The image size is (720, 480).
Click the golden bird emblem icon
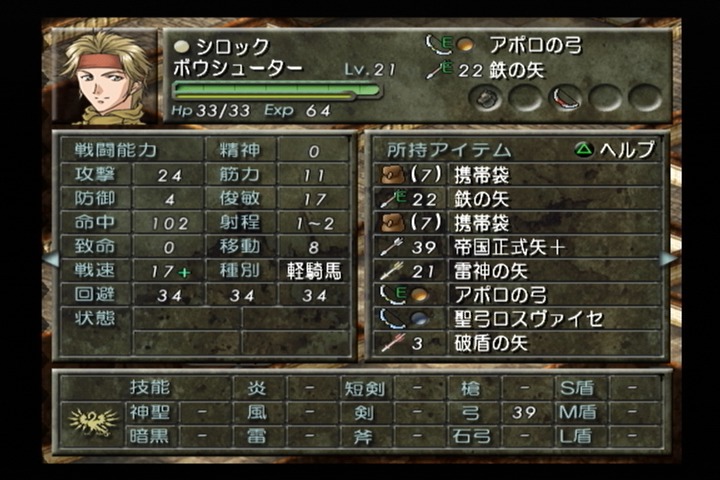92,422
